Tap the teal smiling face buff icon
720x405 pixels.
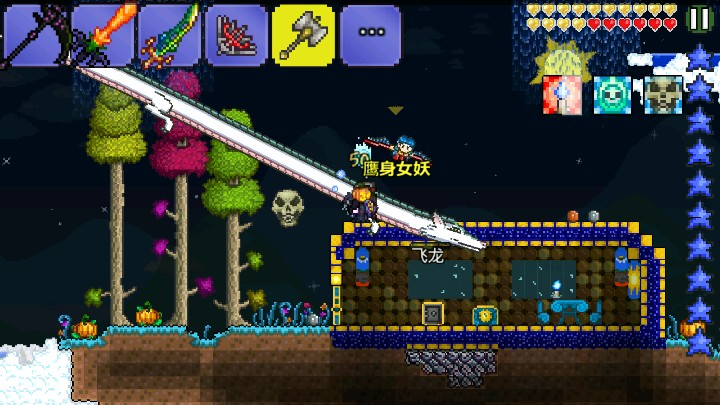(612, 94)
